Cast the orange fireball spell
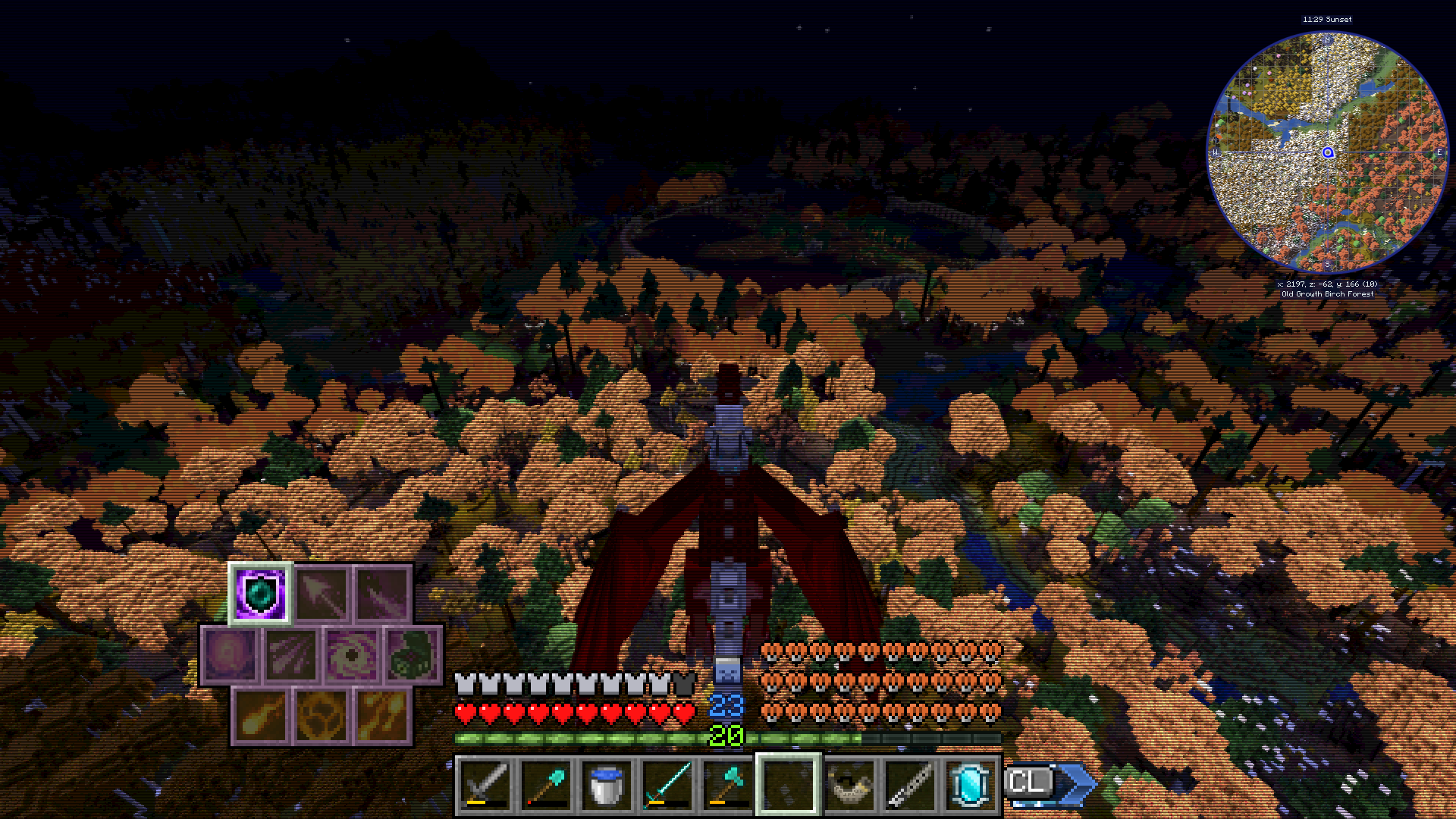This screenshot has height=819, width=1456. 260,716
